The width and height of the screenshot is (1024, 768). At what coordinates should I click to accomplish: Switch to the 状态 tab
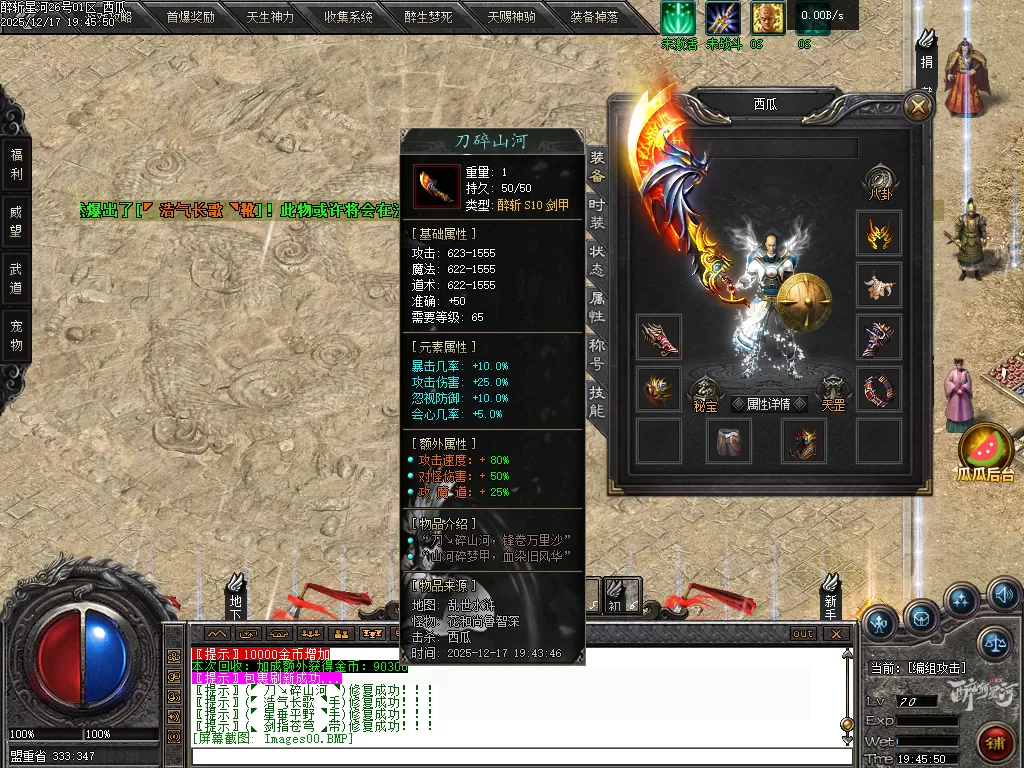click(x=597, y=261)
